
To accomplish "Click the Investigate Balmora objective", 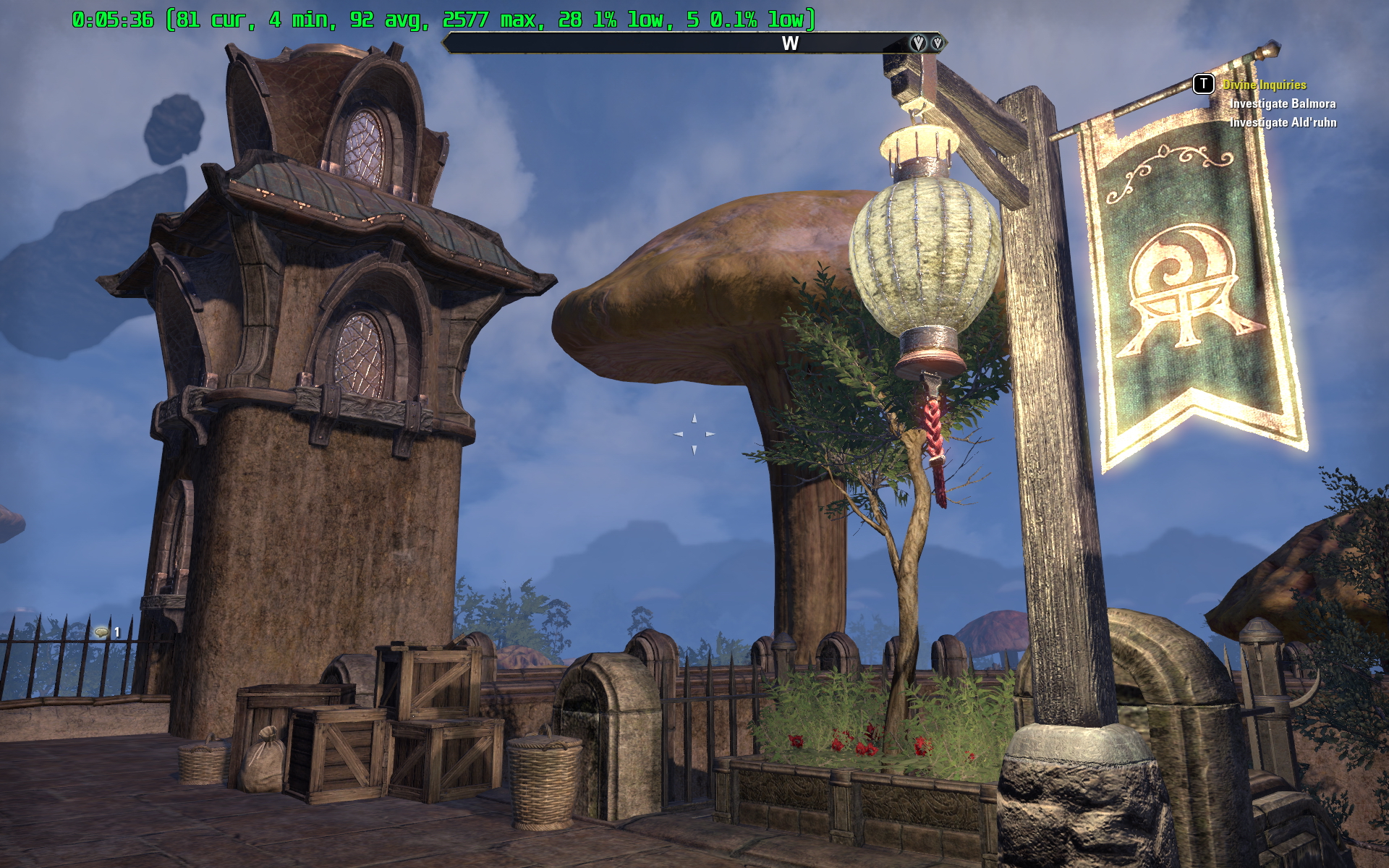I will pyautogui.click(x=1283, y=103).
